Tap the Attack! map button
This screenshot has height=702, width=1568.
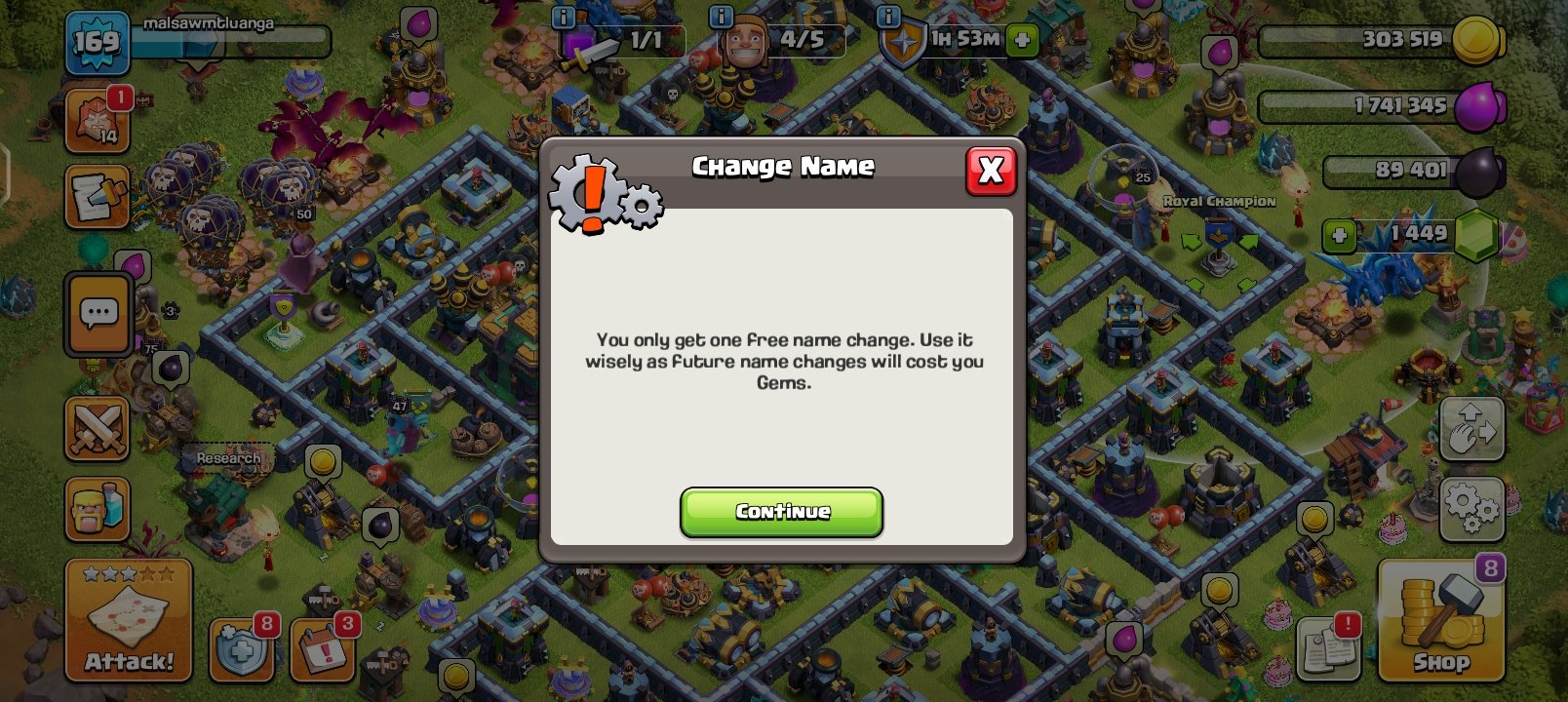(x=128, y=618)
